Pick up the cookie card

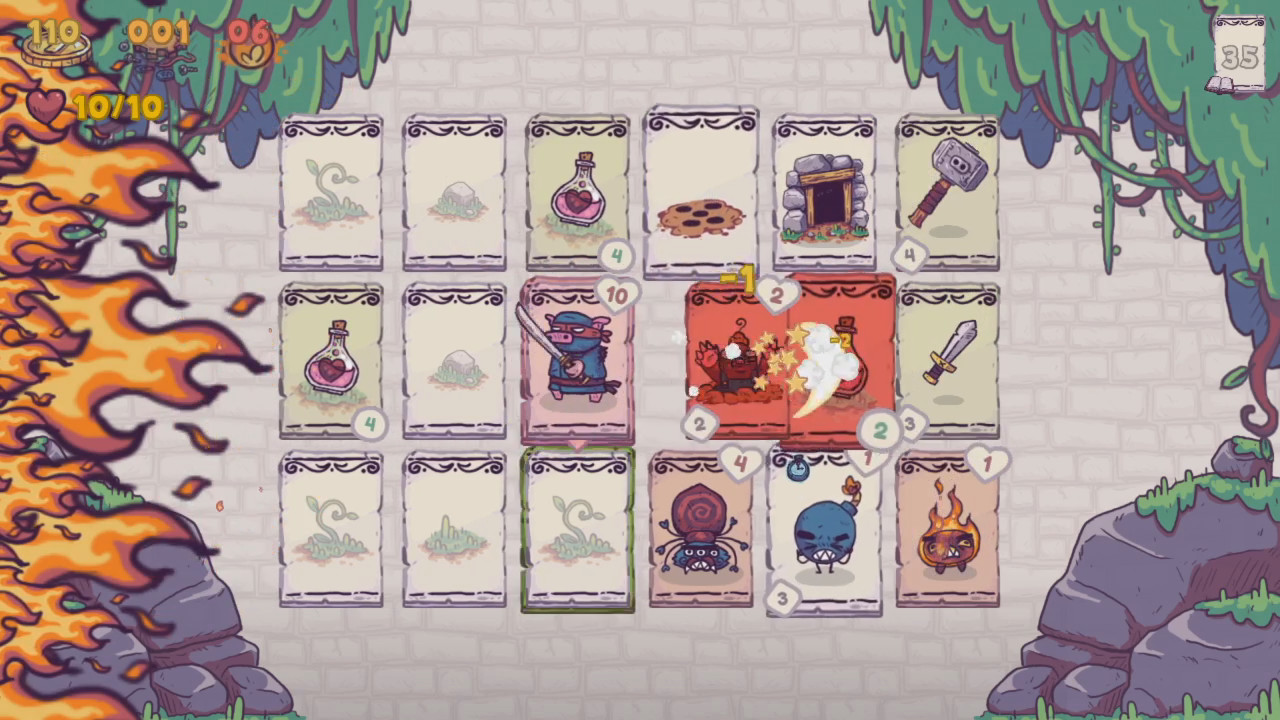click(701, 190)
